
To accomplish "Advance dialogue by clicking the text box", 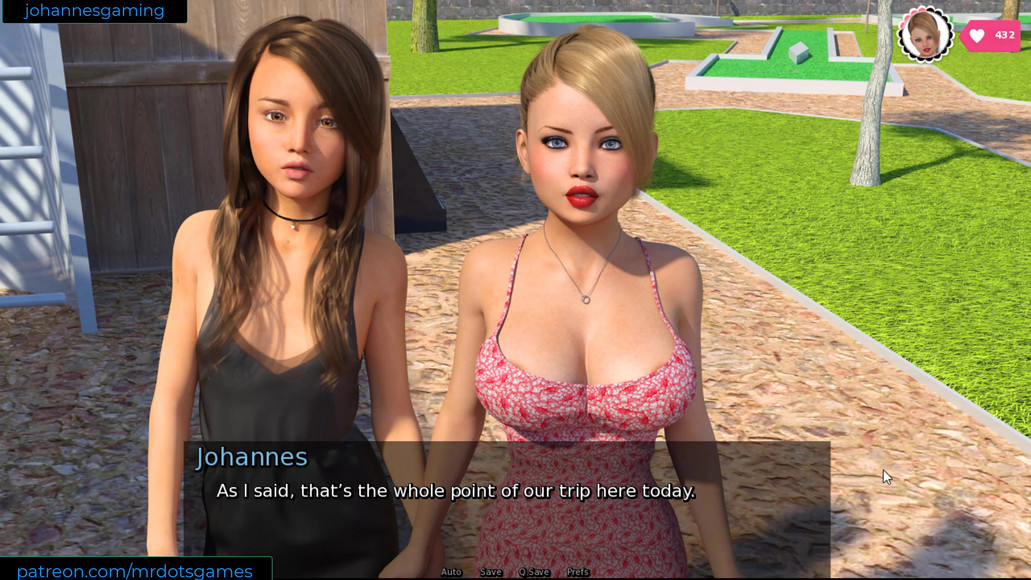I will pos(506,500).
